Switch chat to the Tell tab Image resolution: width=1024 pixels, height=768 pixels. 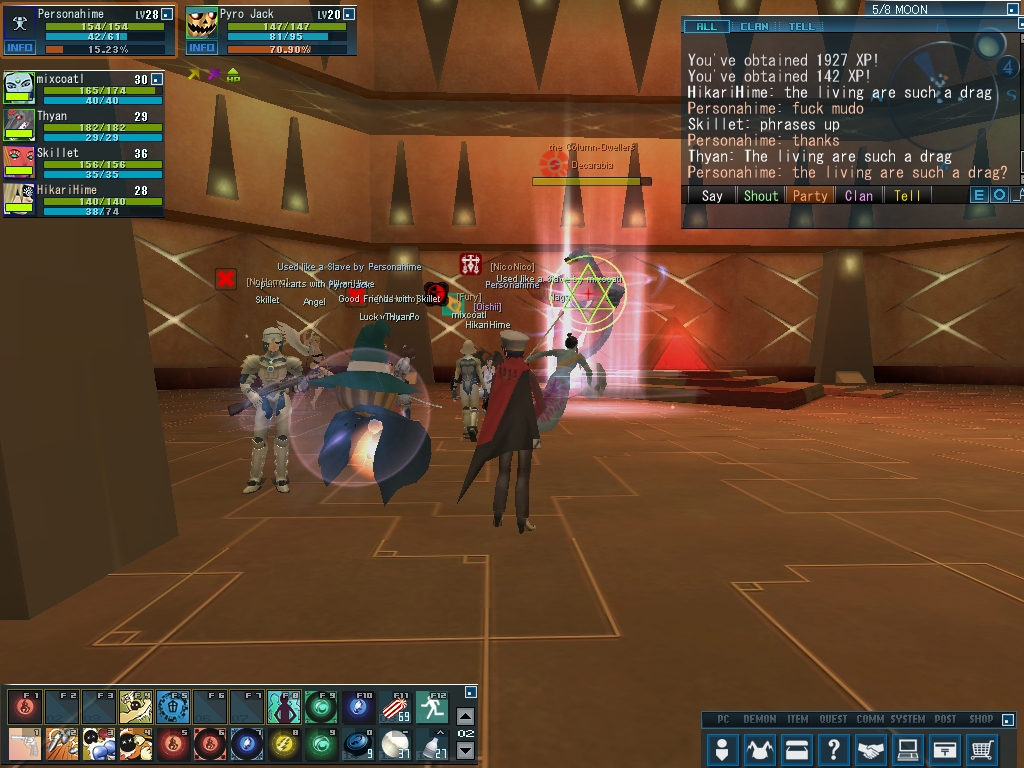802,26
